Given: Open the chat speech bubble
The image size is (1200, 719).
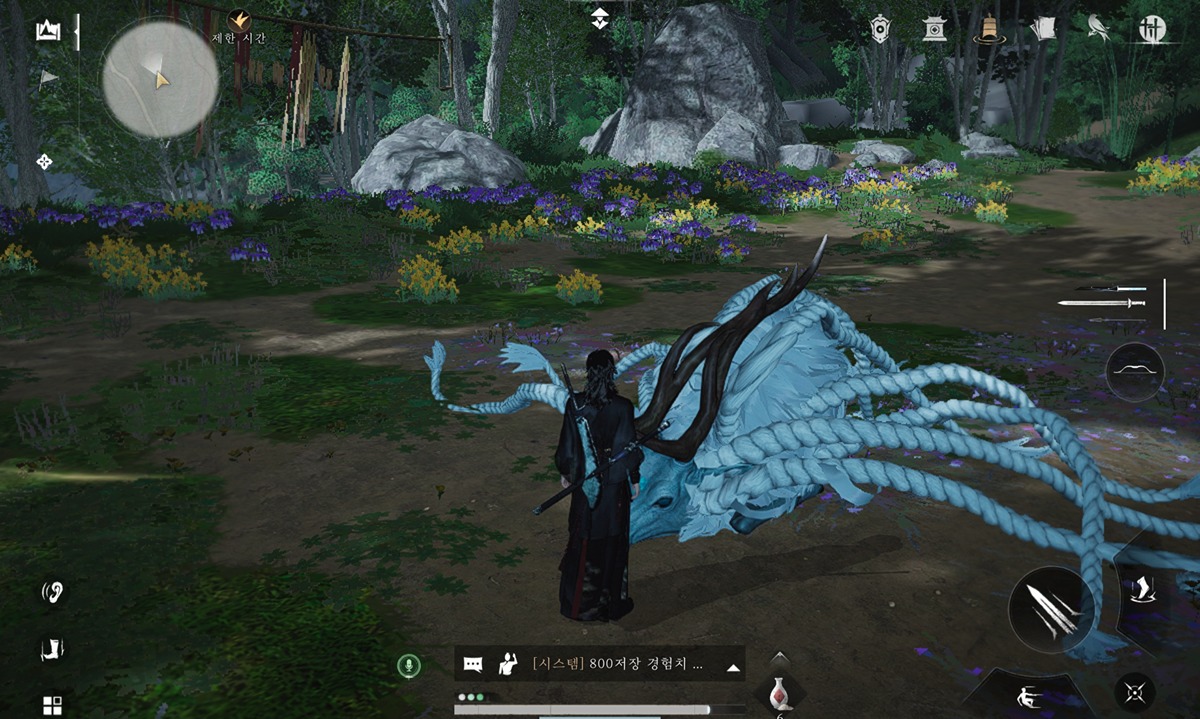Looking at the screenshot, I should [474, 664].
